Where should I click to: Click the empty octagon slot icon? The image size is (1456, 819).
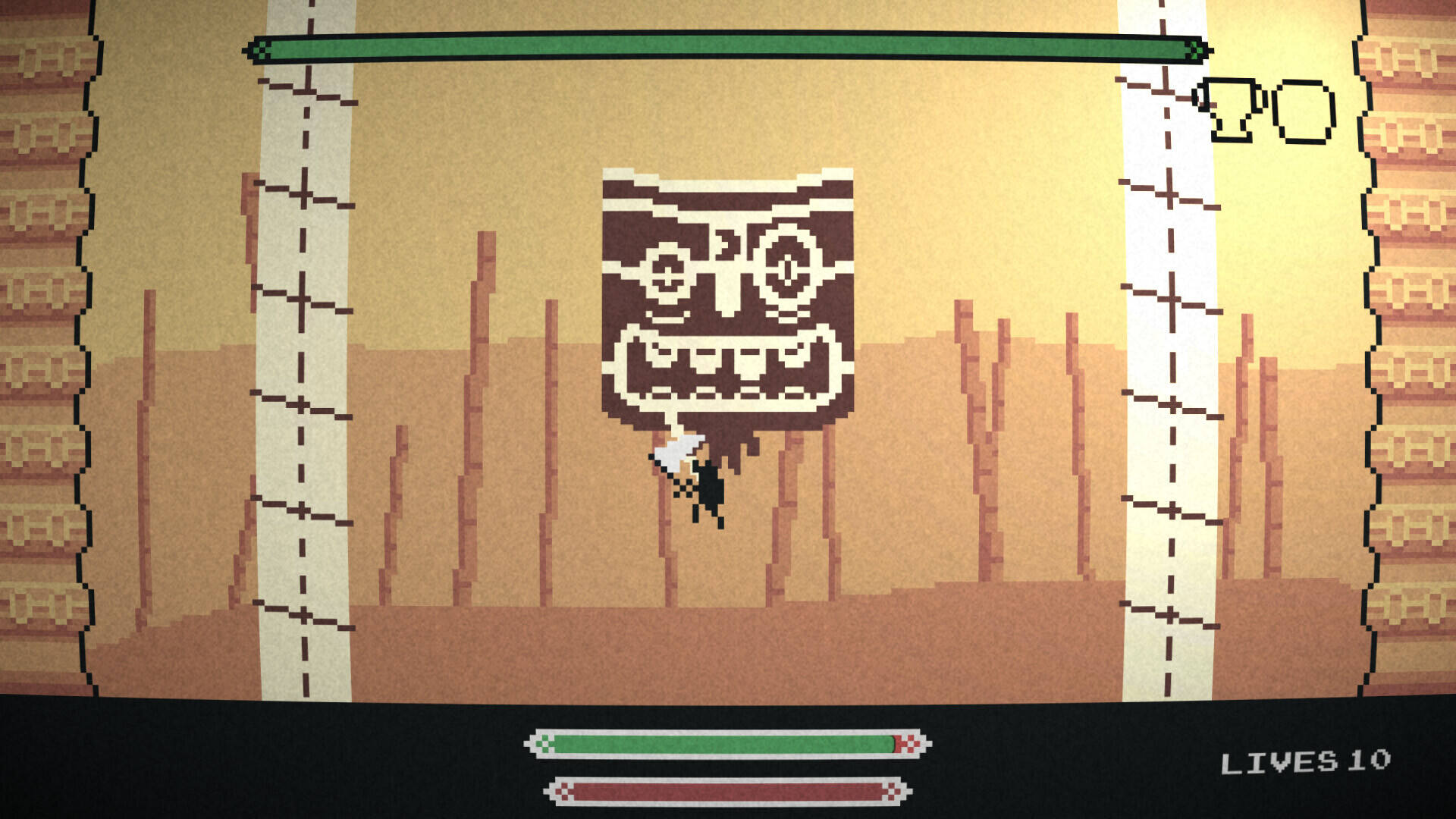pos(1304,112)
